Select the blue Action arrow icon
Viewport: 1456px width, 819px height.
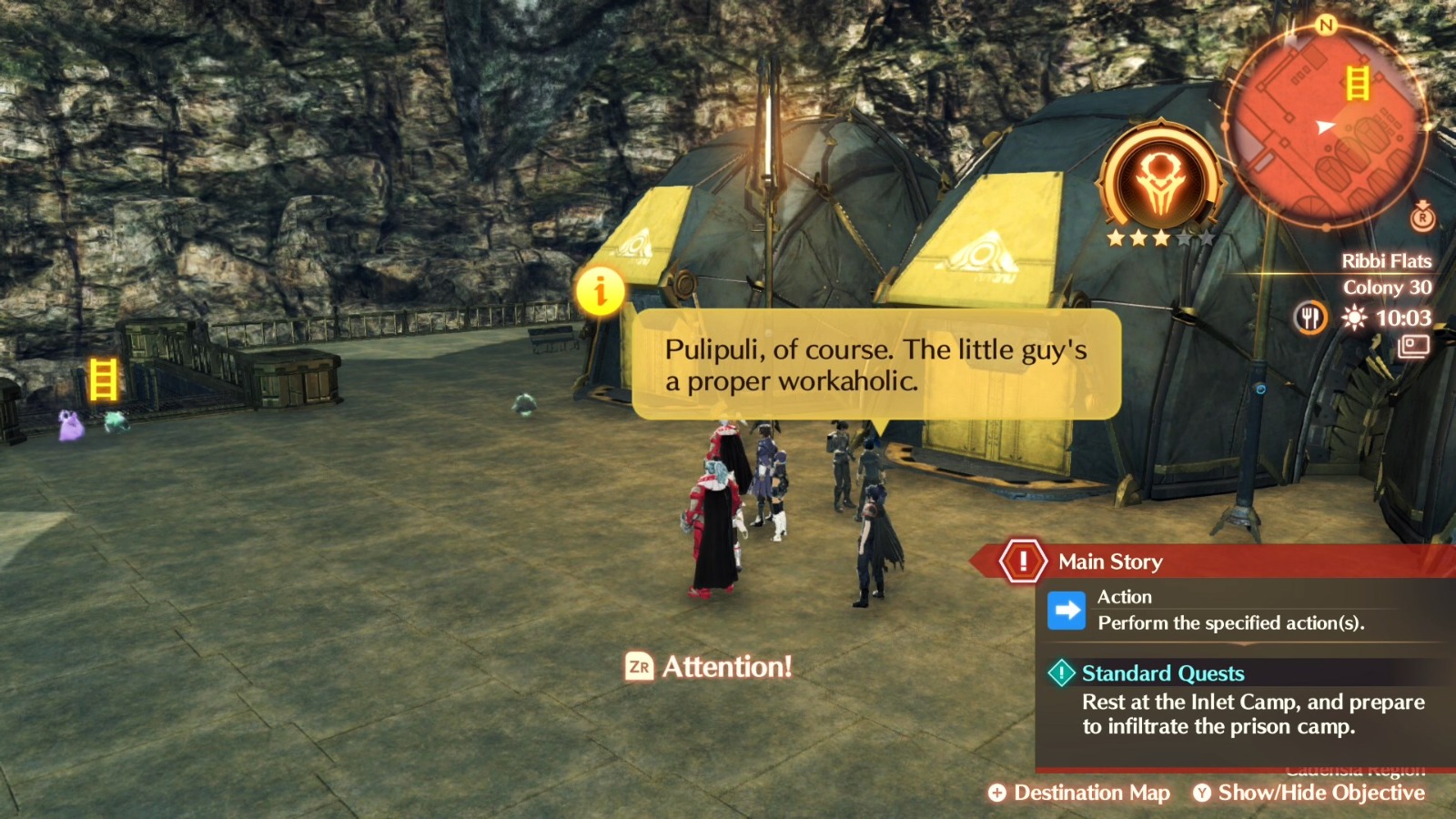point(1067,610)
